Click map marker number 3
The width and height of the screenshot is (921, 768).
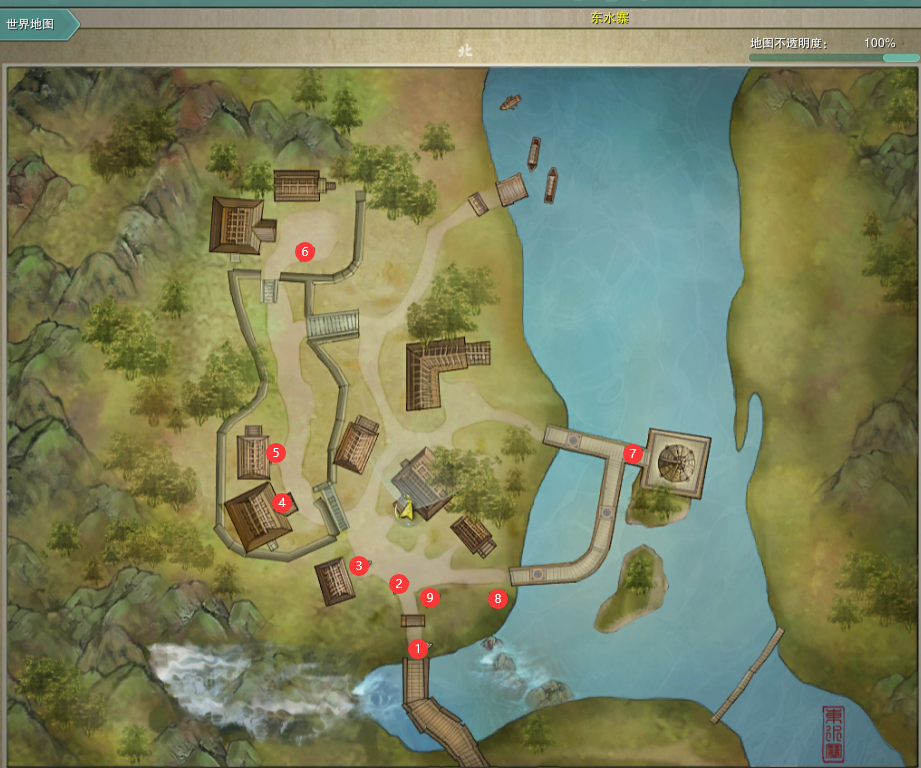tap(358, 566)
